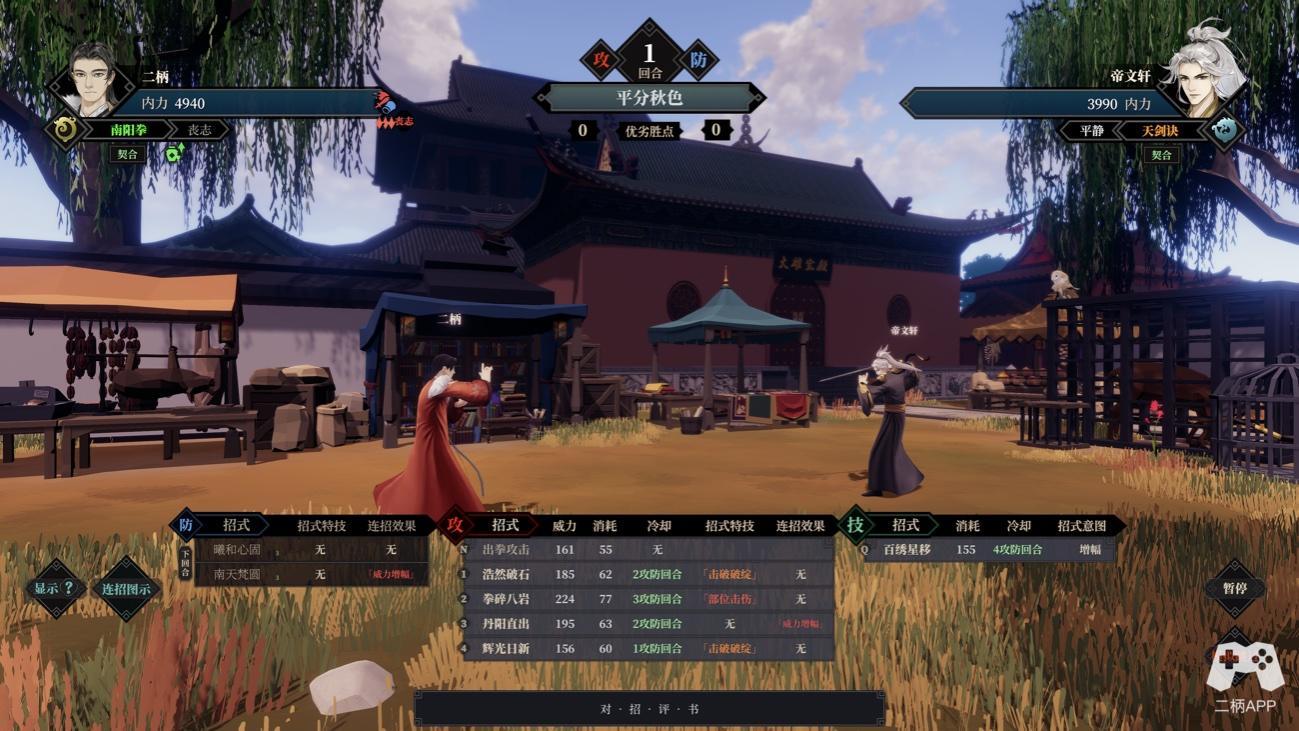Click the opponent portrait of 帝文轩
1299x731 pixels.
pyautogui.click(x=1211, y=78)
